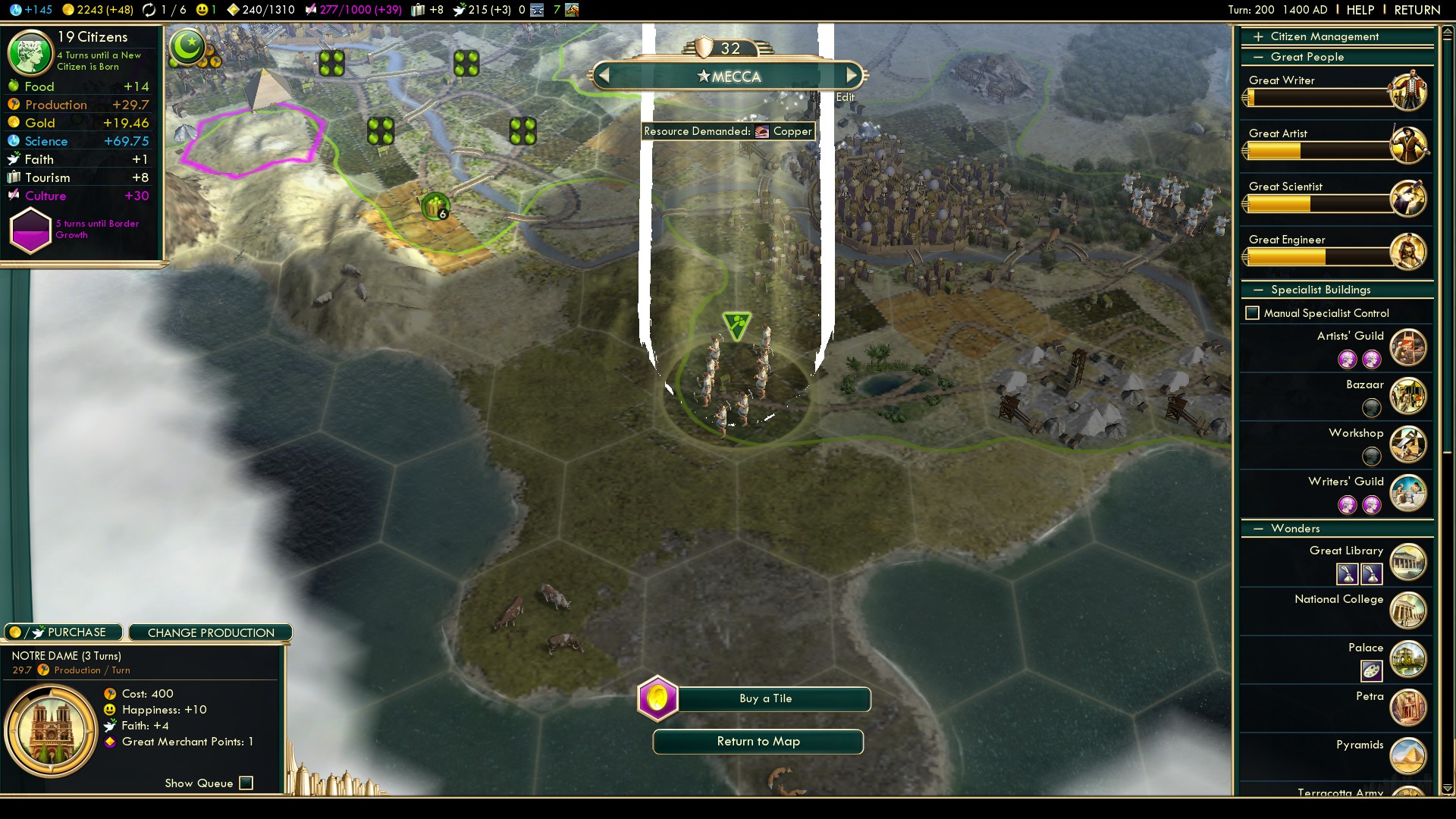Screen dimensions: 1456x819
Task: Select the Great Library wonder icon
Action: 1408,562
